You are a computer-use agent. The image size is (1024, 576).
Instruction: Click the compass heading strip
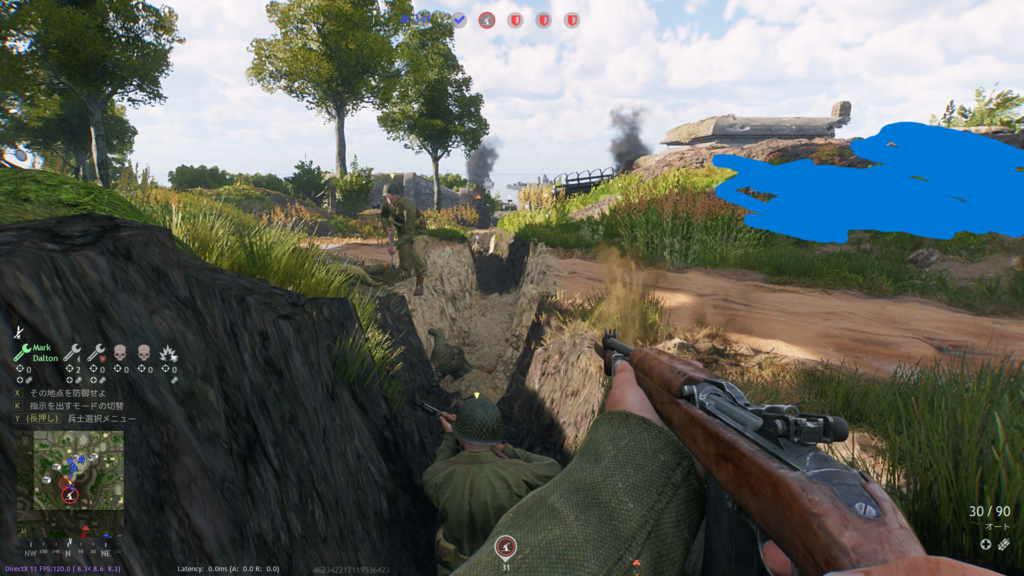66,549
